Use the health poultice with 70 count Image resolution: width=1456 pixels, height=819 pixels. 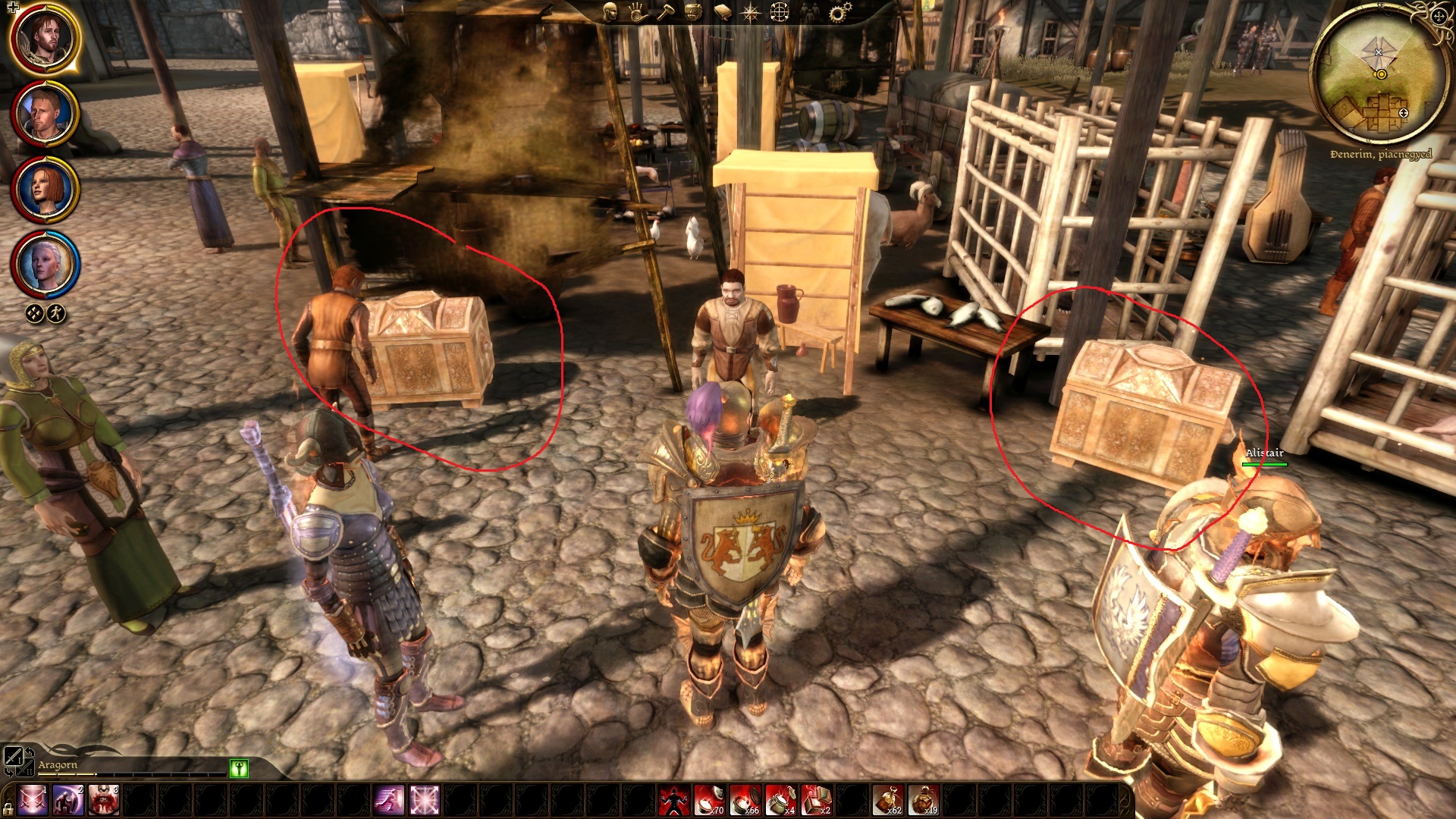tap(709, 801)
